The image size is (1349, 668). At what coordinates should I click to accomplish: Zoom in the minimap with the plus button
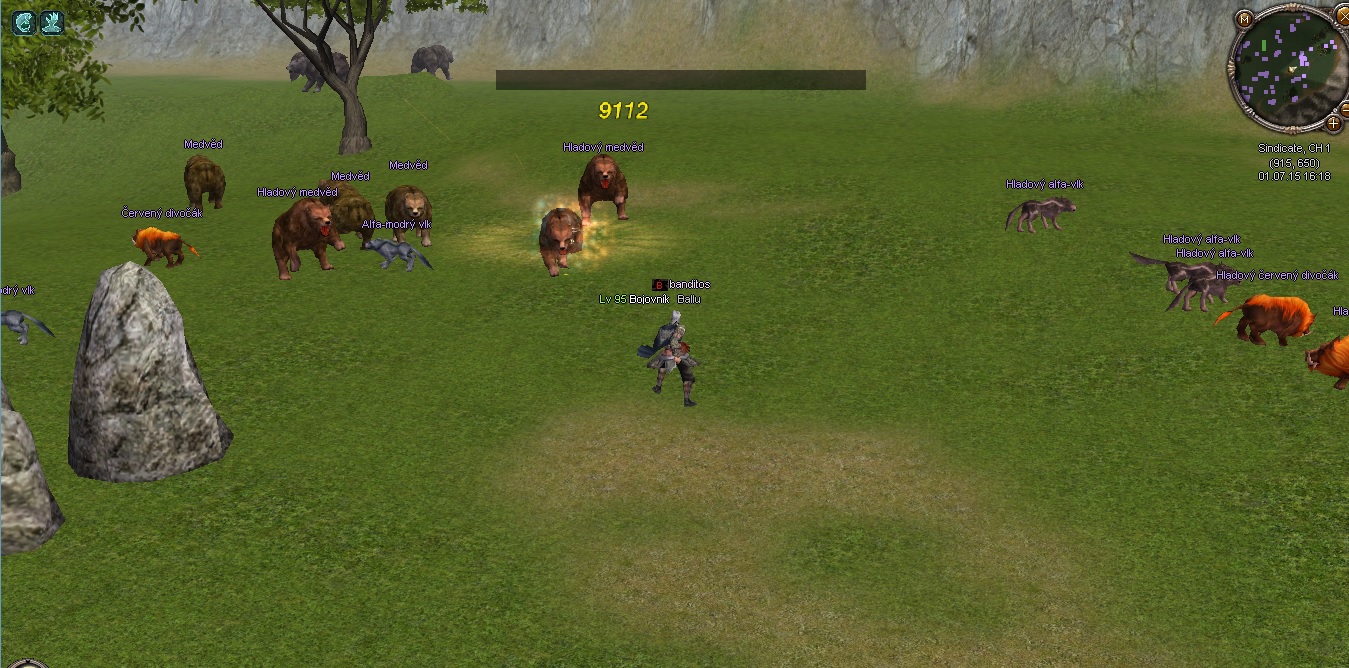pyautogui.click(x=1333, y=123)
